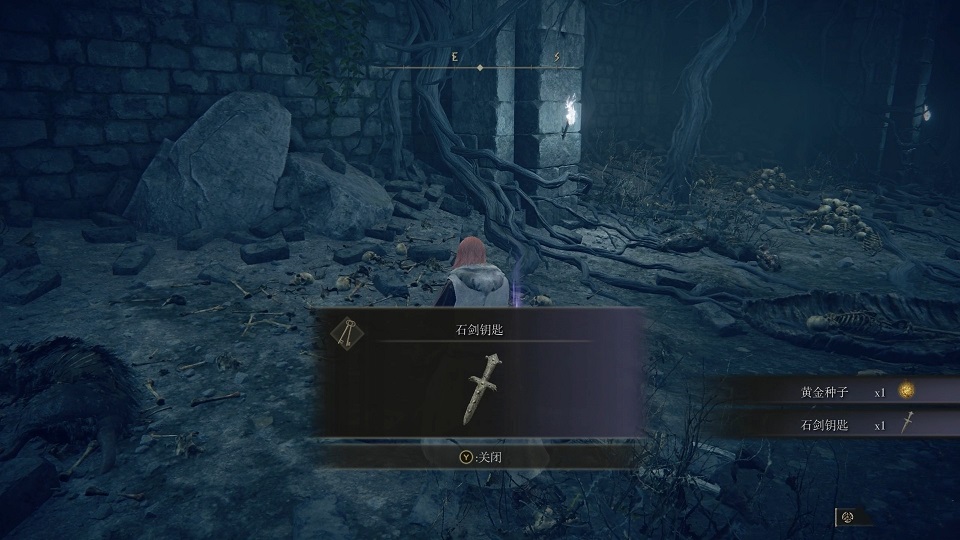Click the emblem icon in bottom-right corner

tap(847, 517)
